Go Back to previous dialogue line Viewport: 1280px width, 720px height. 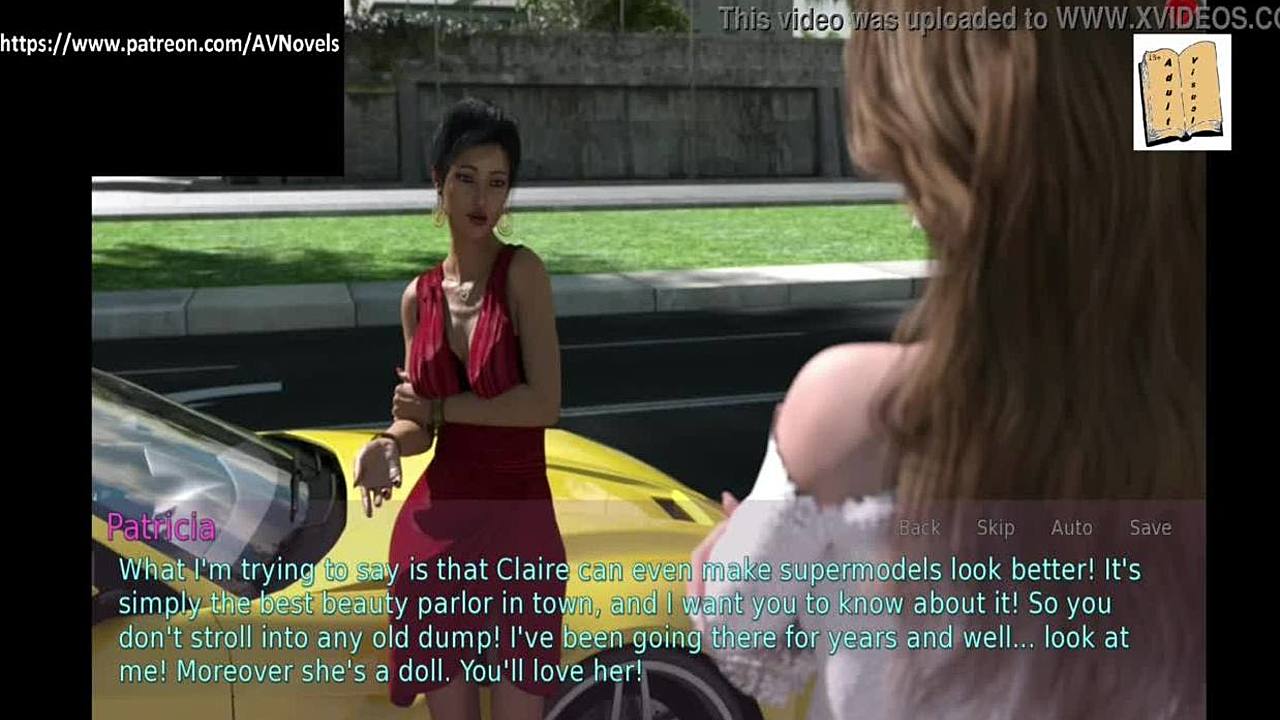919,528
